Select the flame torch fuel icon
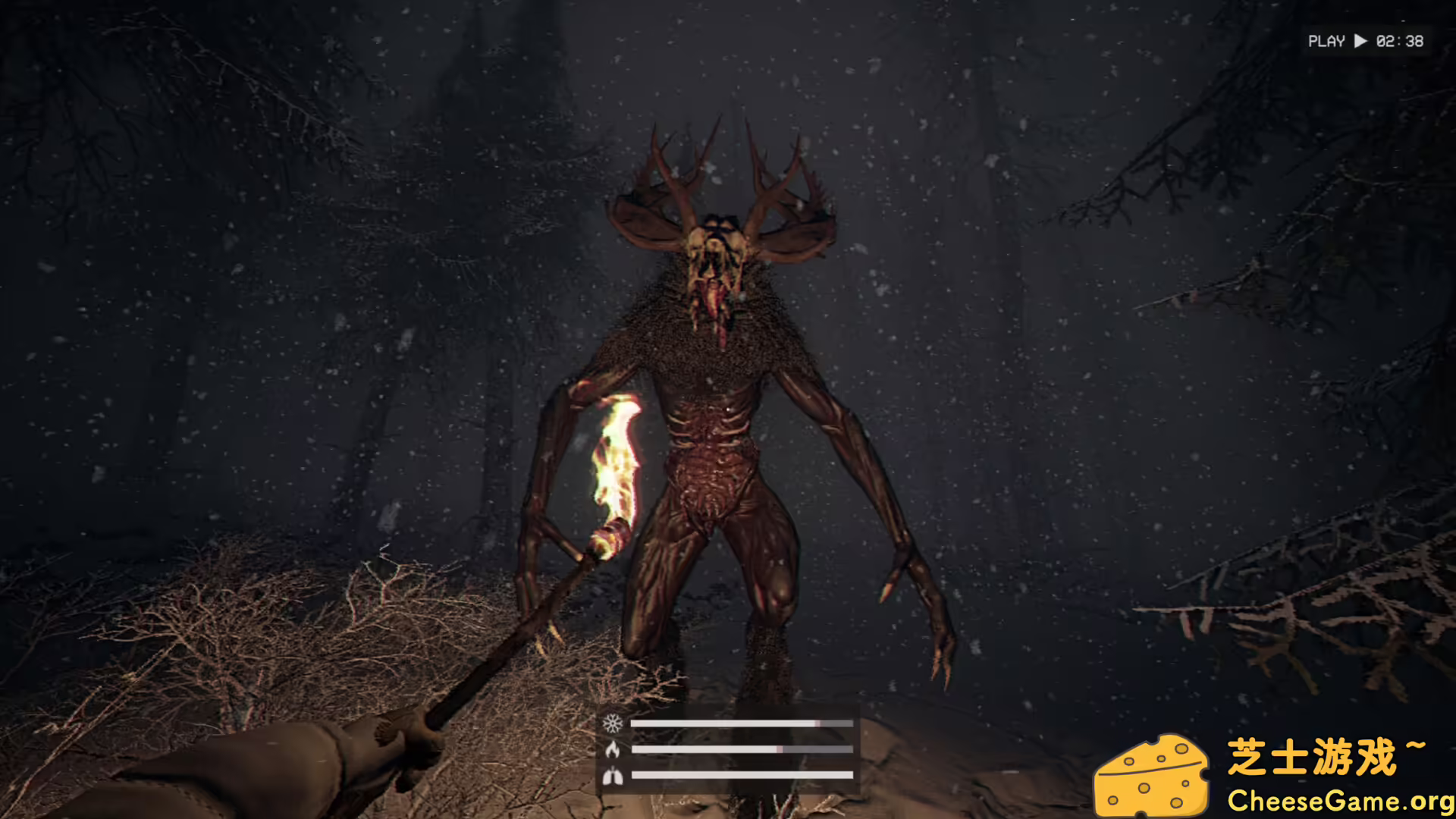 point(613,750)
